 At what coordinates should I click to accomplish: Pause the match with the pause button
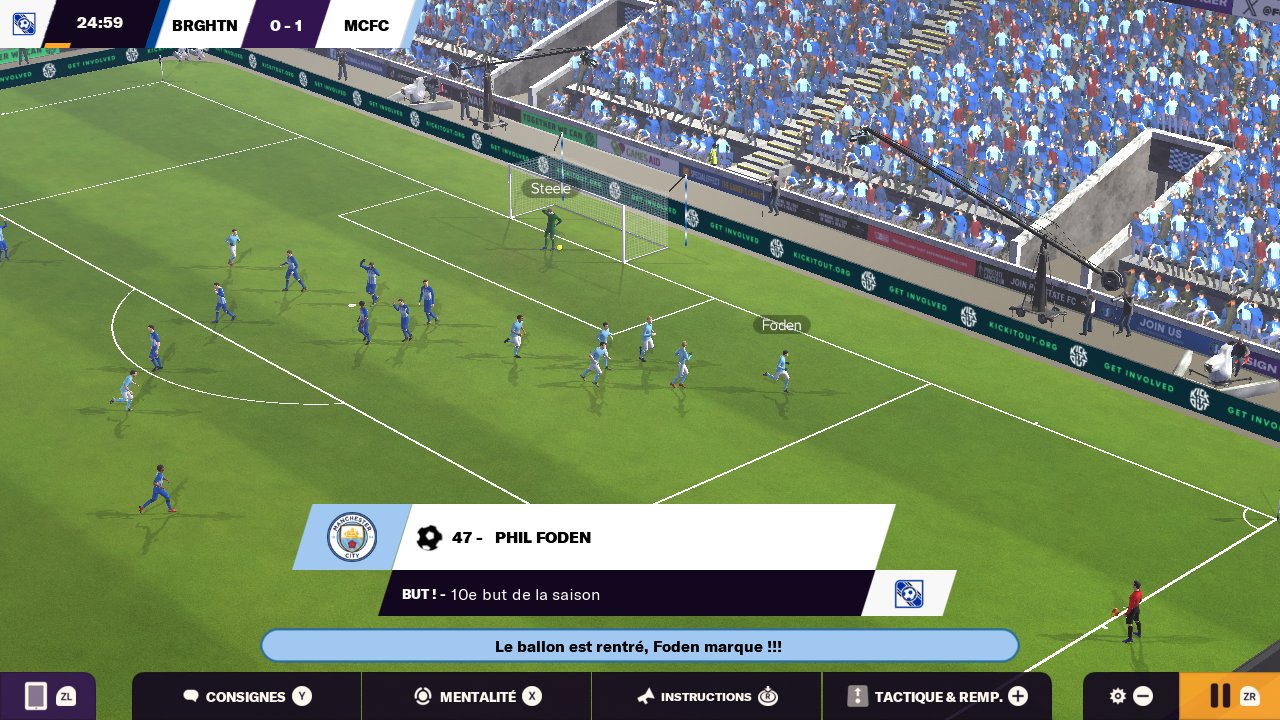[x=1229, y=696]
